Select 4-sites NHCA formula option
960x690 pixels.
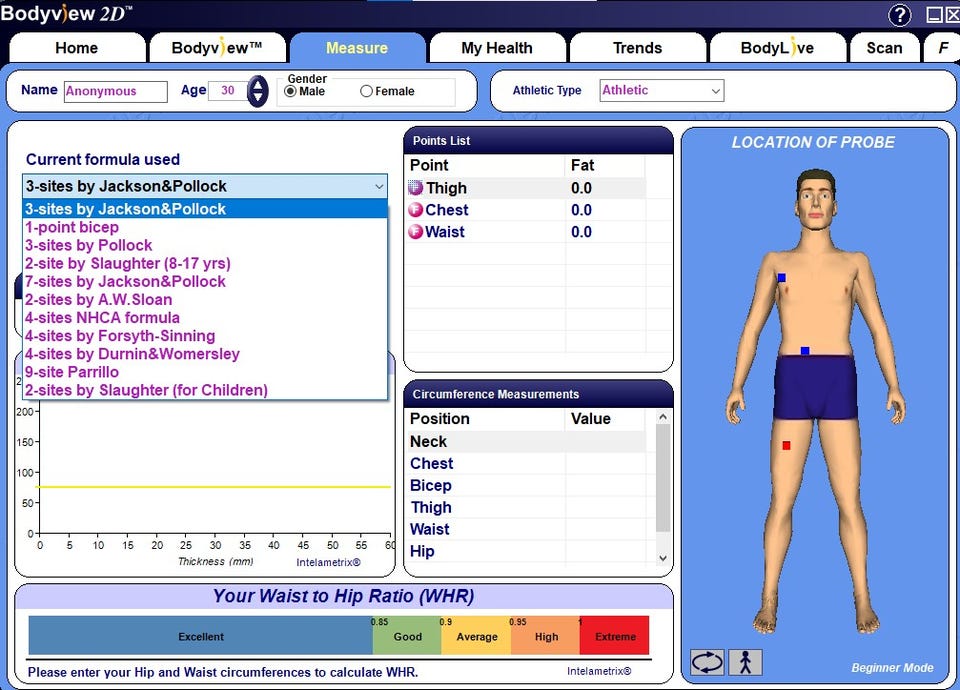pyautogui.click(x=102, y=318)
